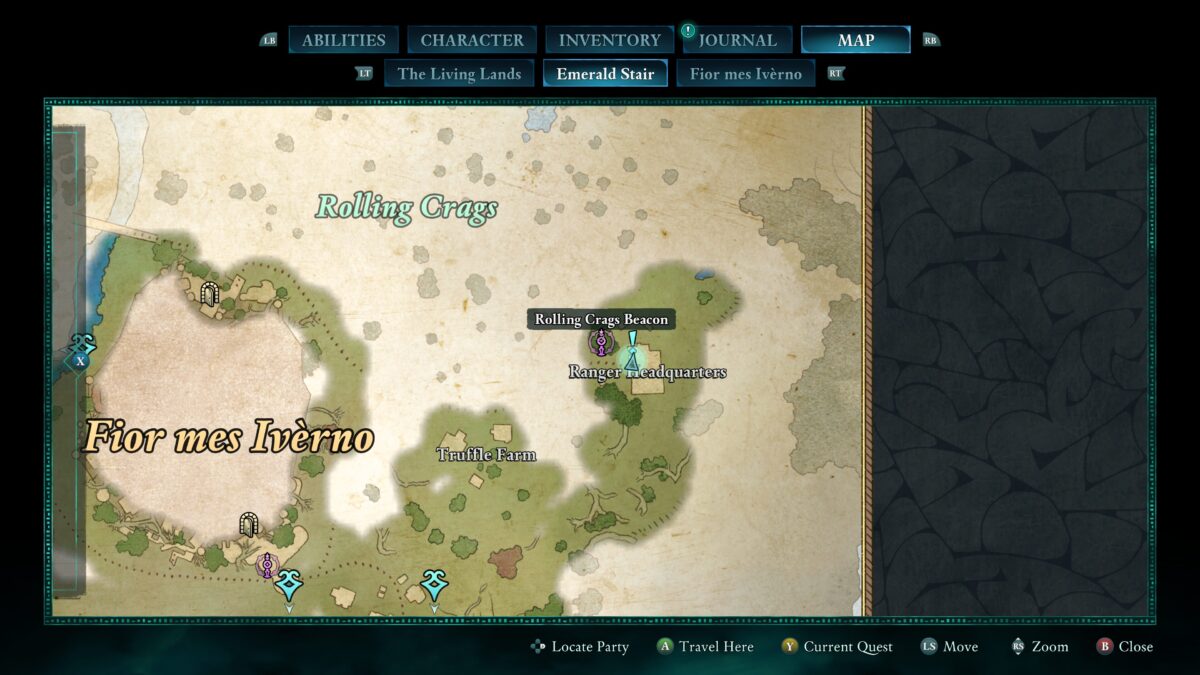The image size is (1200, 675).
Task: Switch to Fior mes Ivèrno map
Action: tap(745, 73)
